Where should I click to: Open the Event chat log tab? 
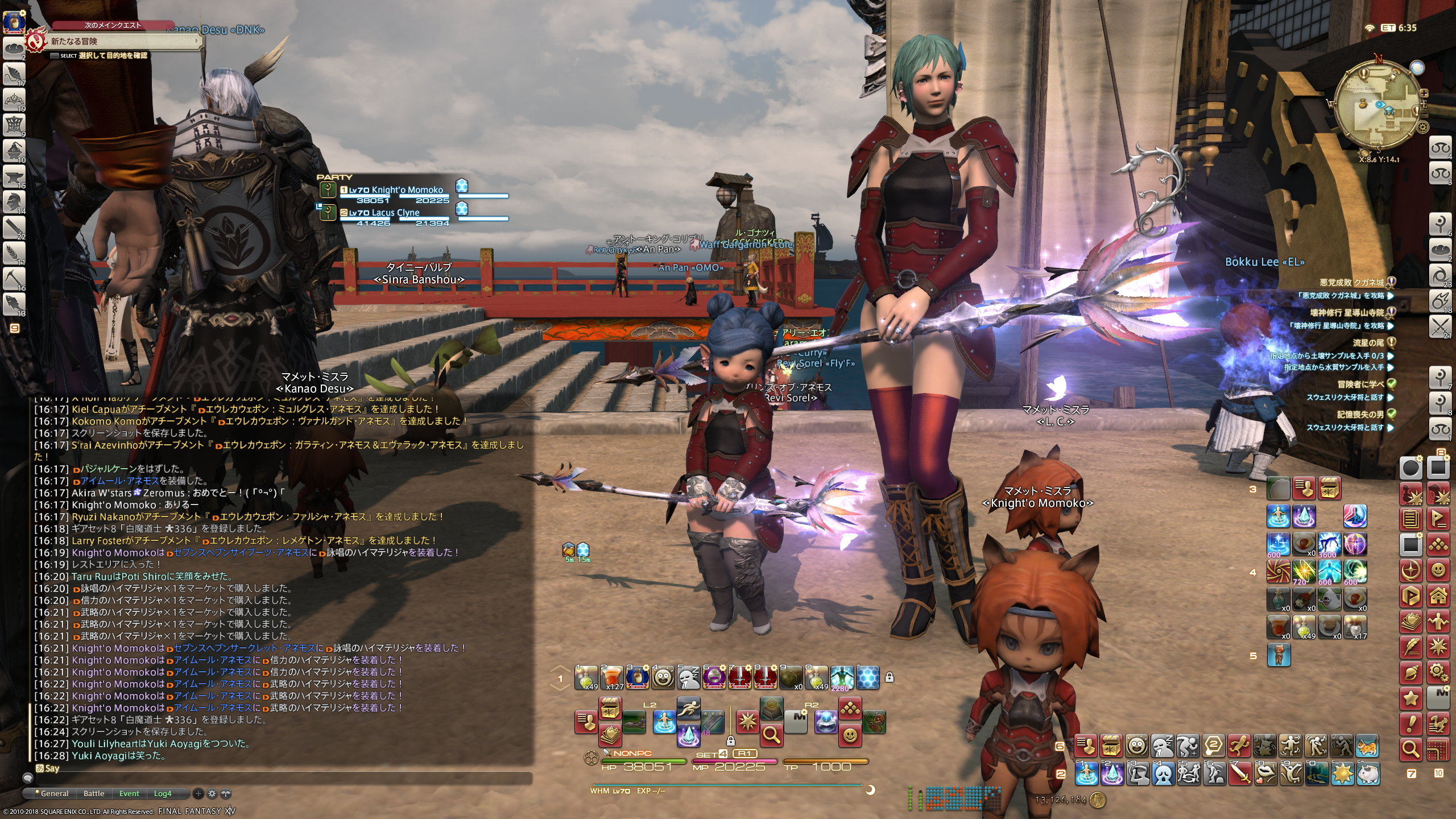point(129,793)
